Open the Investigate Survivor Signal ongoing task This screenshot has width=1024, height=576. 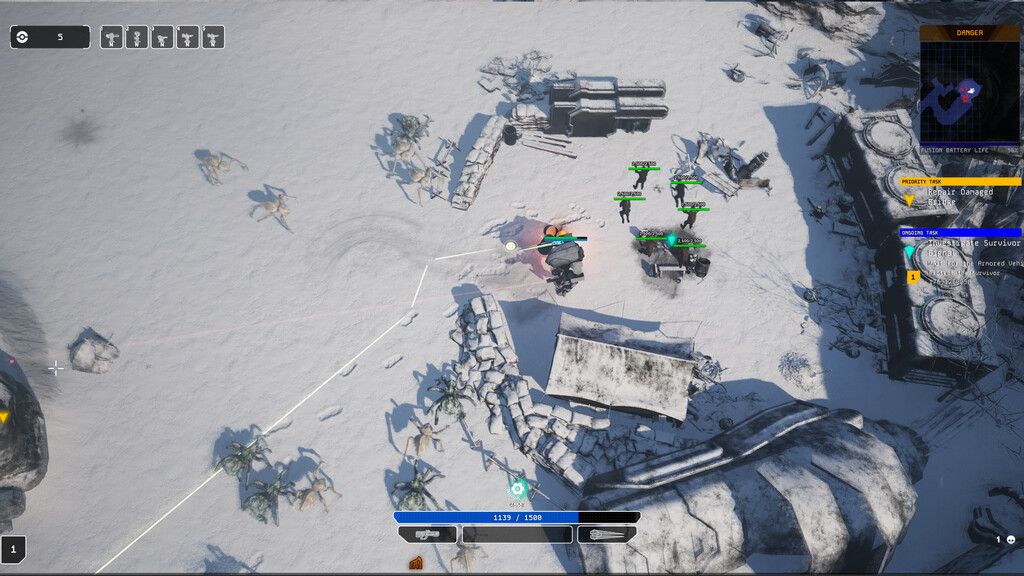click(964, 248)
